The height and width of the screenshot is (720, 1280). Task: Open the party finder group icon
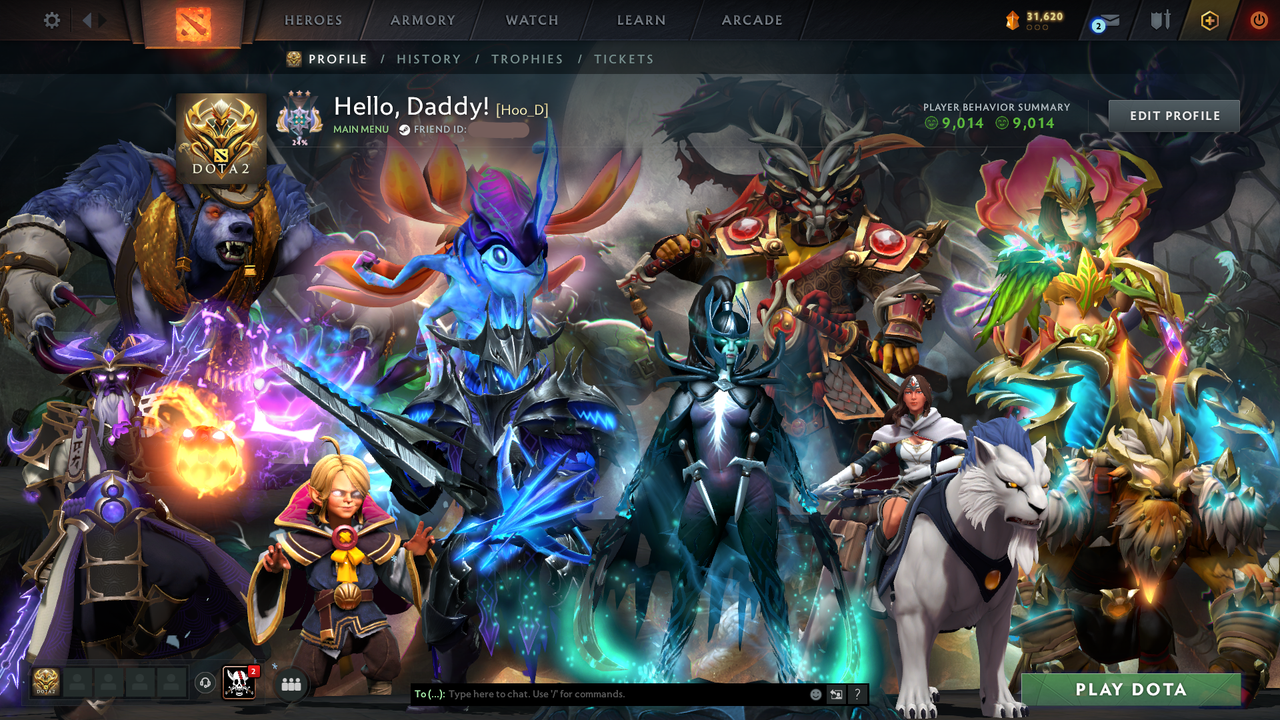click(x=290, y=682)
